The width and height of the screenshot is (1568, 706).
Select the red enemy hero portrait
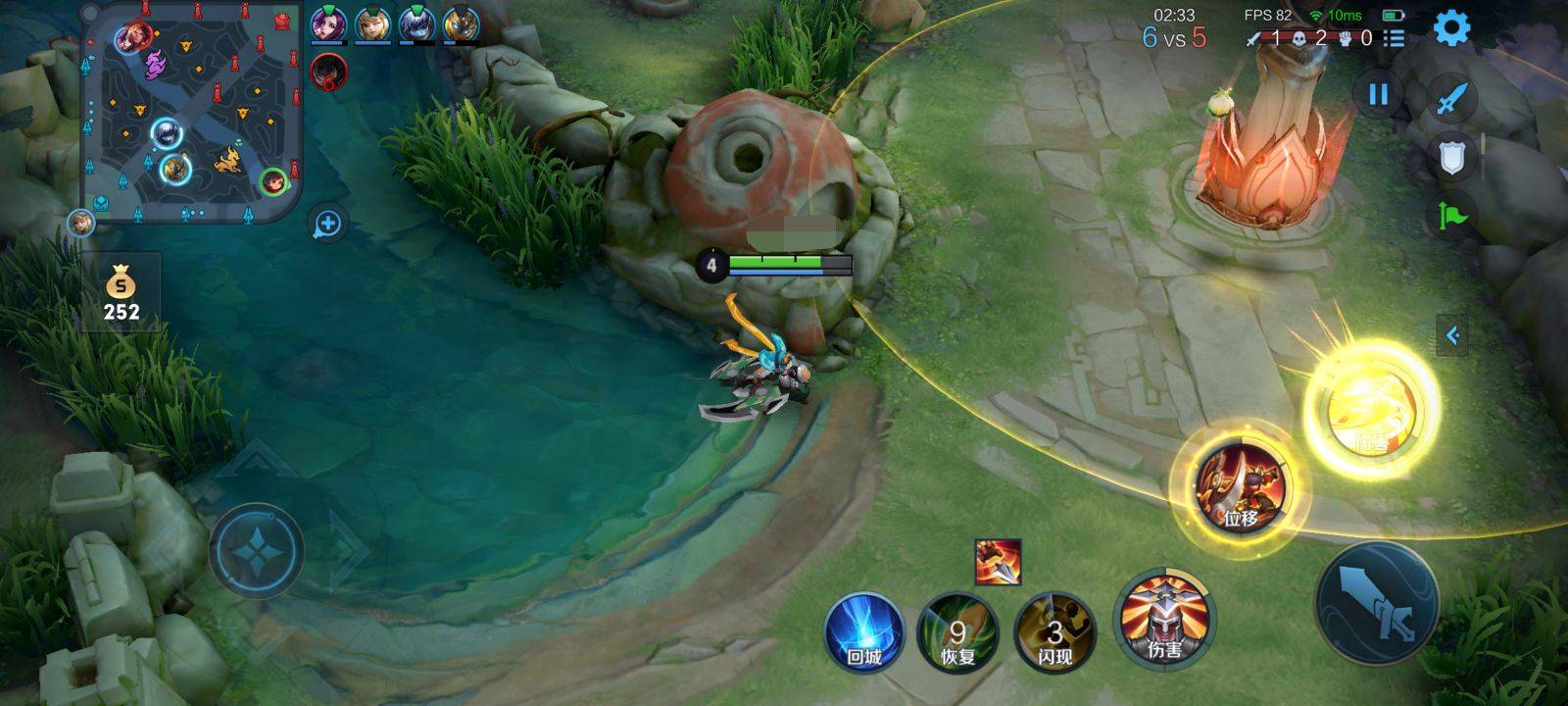coord(329,71)
